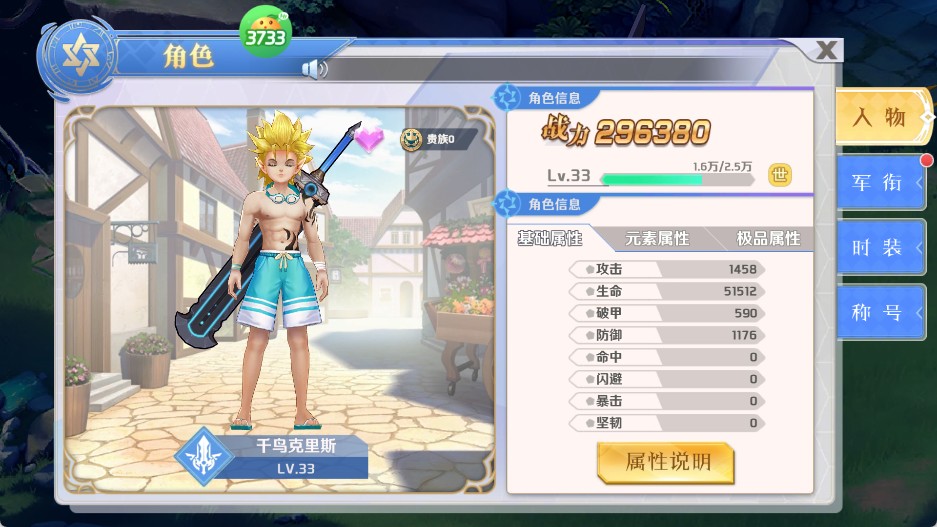Open the 军衔 side tab
The width and height of the screenshot is (937, 527).
point(878,182)
